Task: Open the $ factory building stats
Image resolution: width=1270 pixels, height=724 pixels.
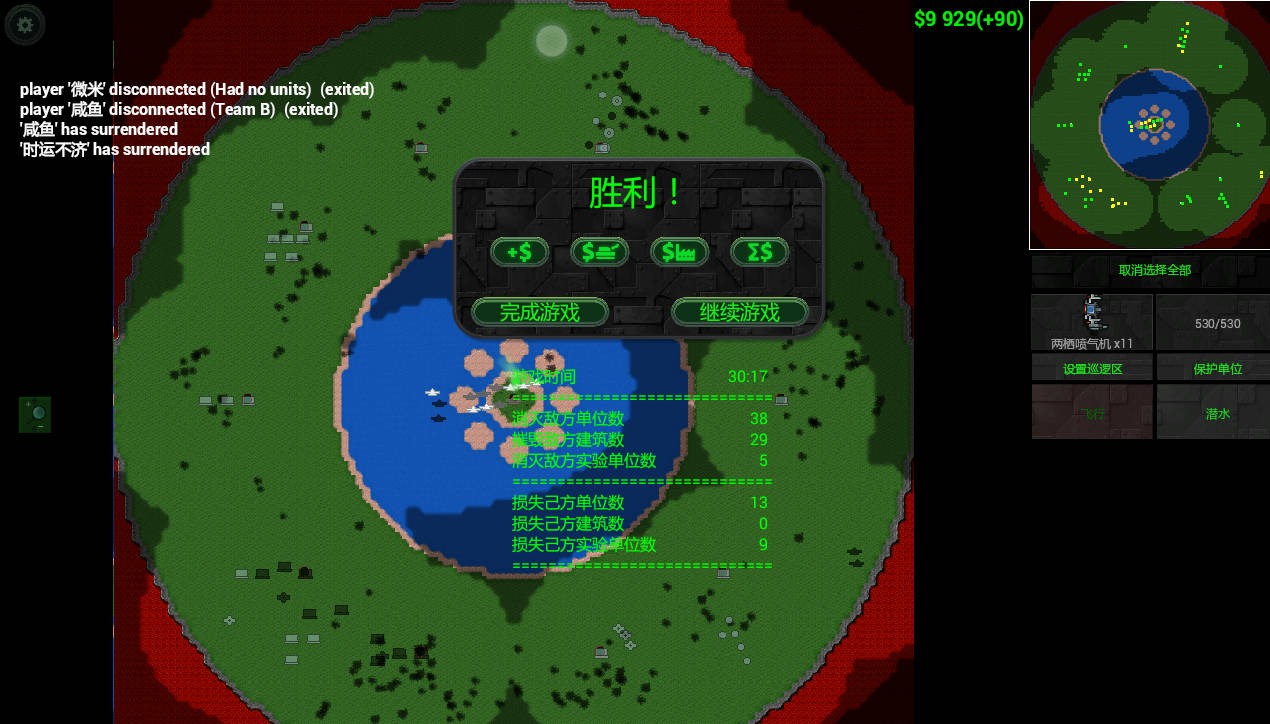Action: (x=679, y=252)
